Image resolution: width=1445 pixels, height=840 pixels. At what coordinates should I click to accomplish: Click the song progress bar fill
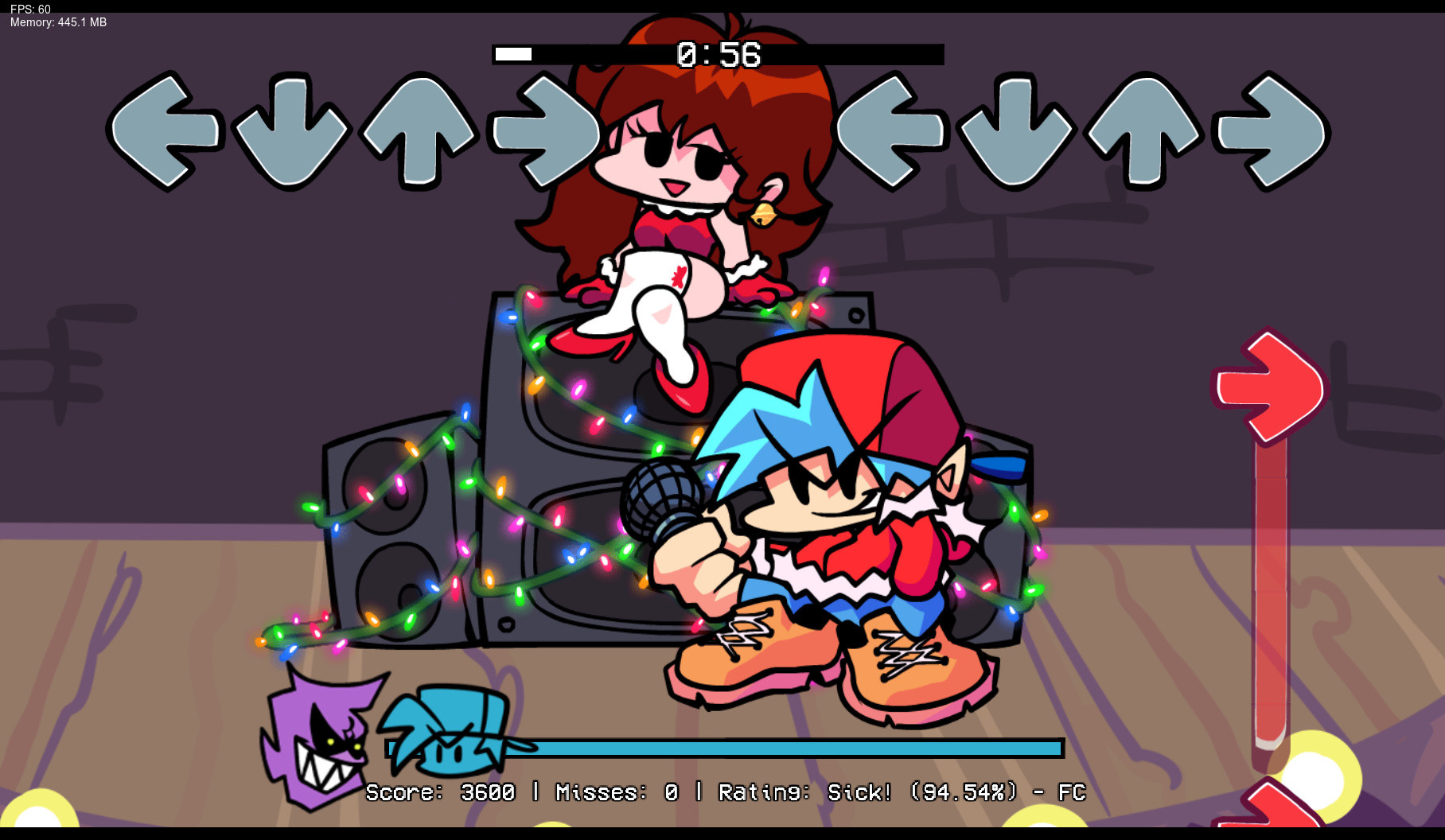[x=513, y=54]
